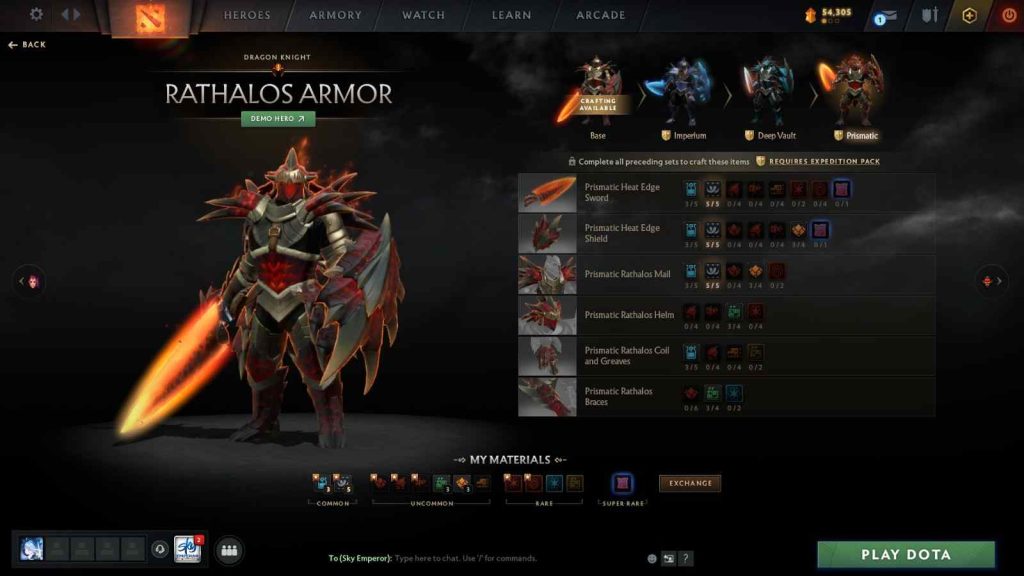
Task: Open settings with the gear icon
Action: point(37,15)
